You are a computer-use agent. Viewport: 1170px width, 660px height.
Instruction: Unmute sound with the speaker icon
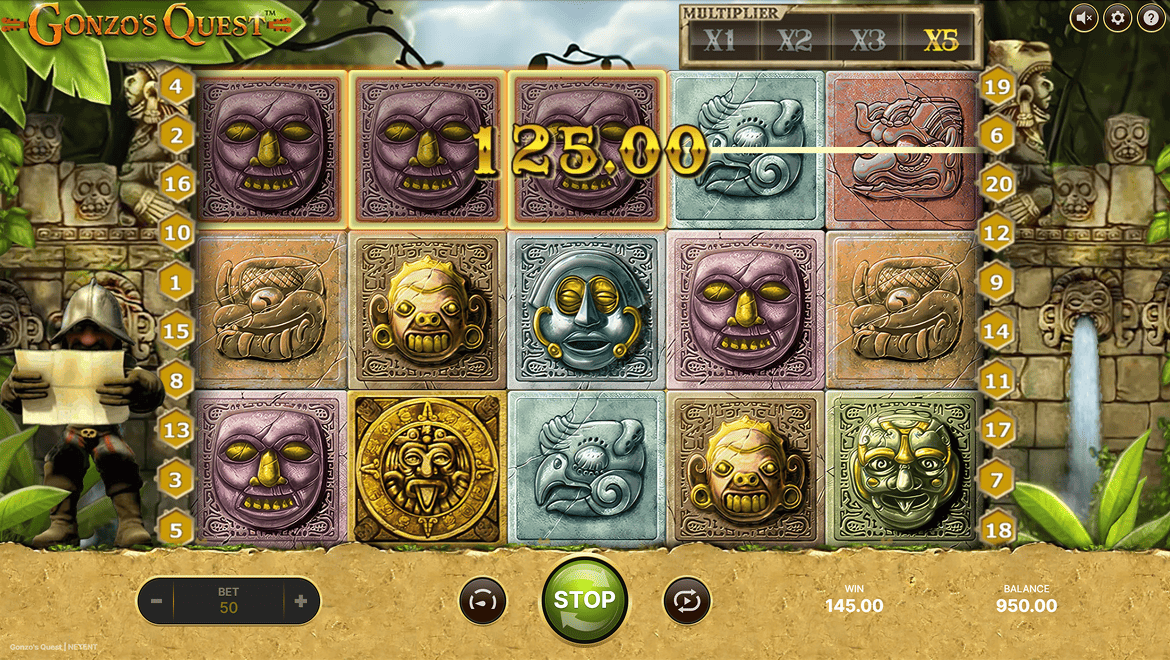click(x=1084, y=17)
